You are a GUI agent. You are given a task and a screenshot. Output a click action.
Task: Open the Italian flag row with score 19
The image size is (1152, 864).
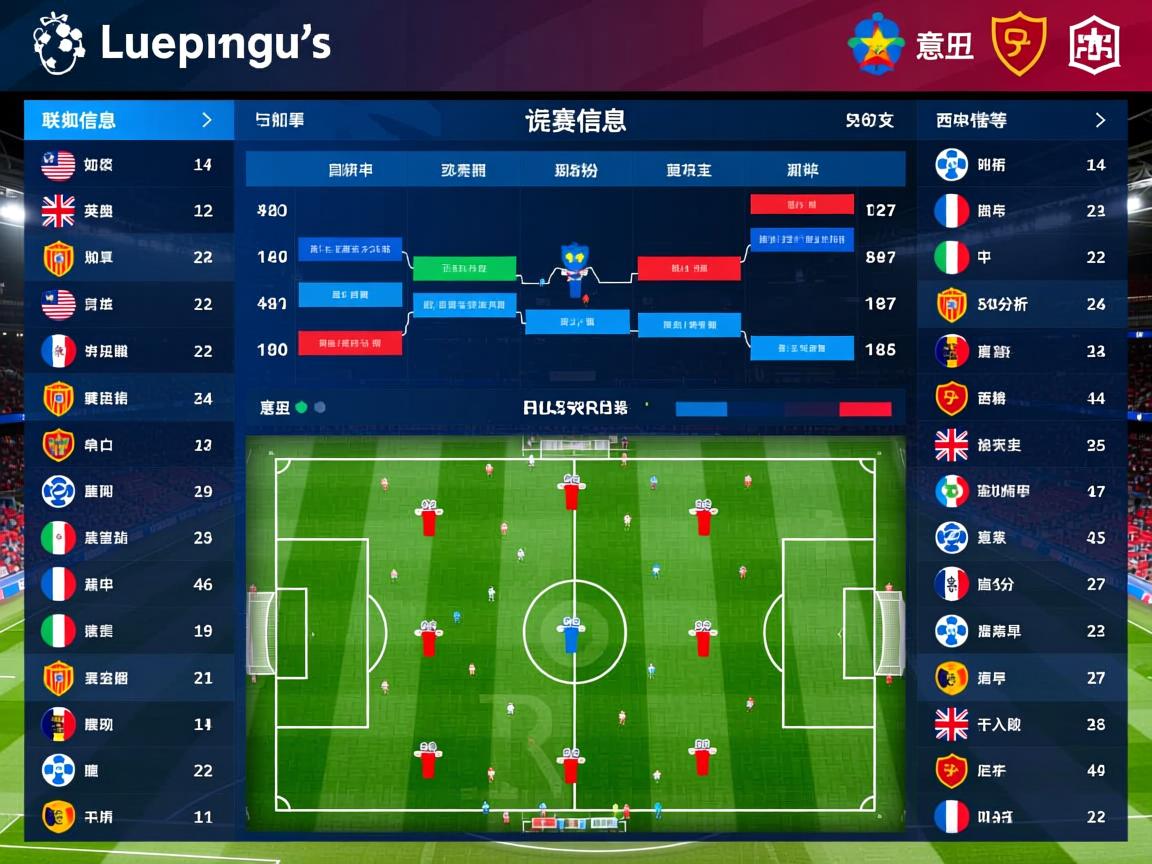(128, 631)
